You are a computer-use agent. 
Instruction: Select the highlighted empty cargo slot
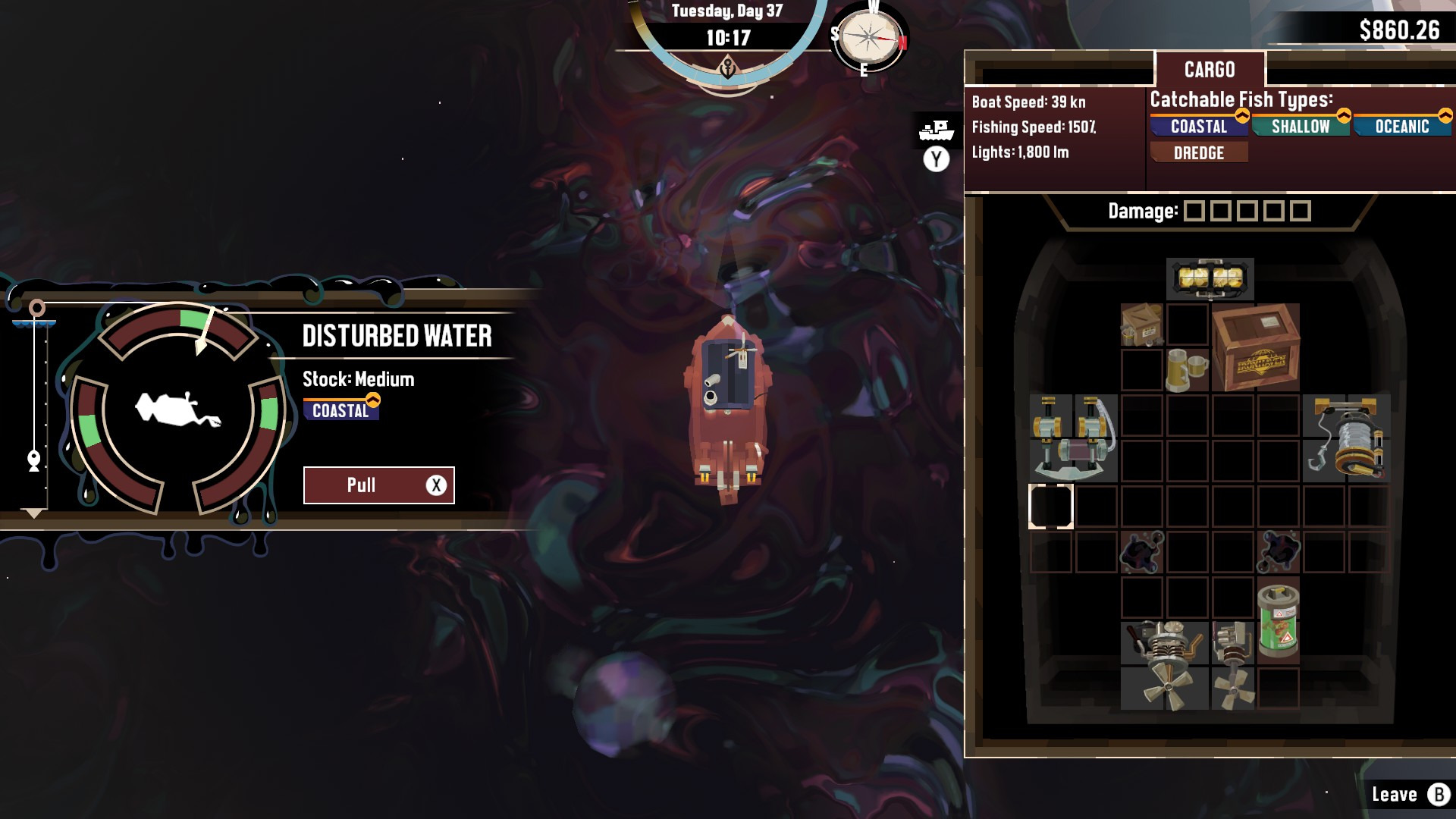click(1053, 507)
